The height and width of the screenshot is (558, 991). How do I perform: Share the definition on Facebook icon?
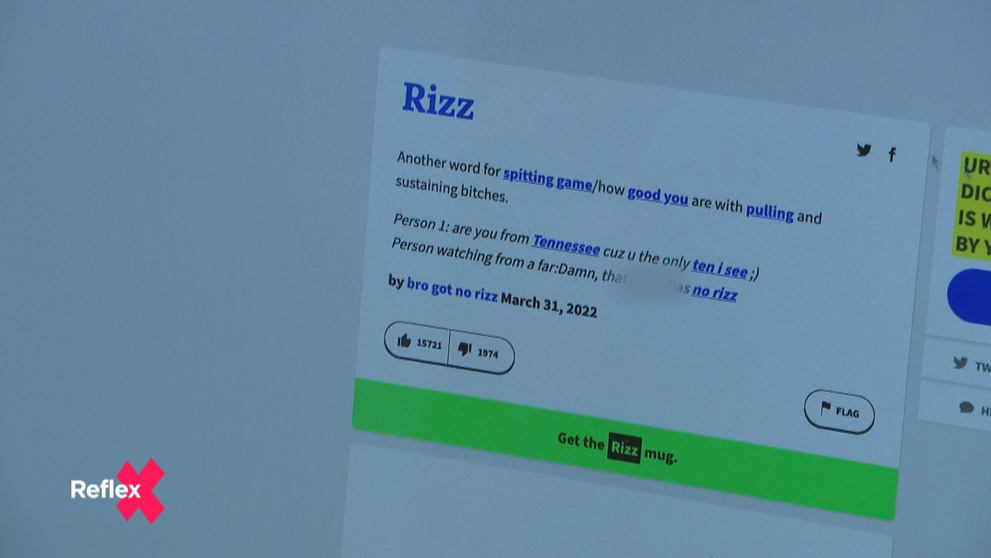click(x=892, y=155)
